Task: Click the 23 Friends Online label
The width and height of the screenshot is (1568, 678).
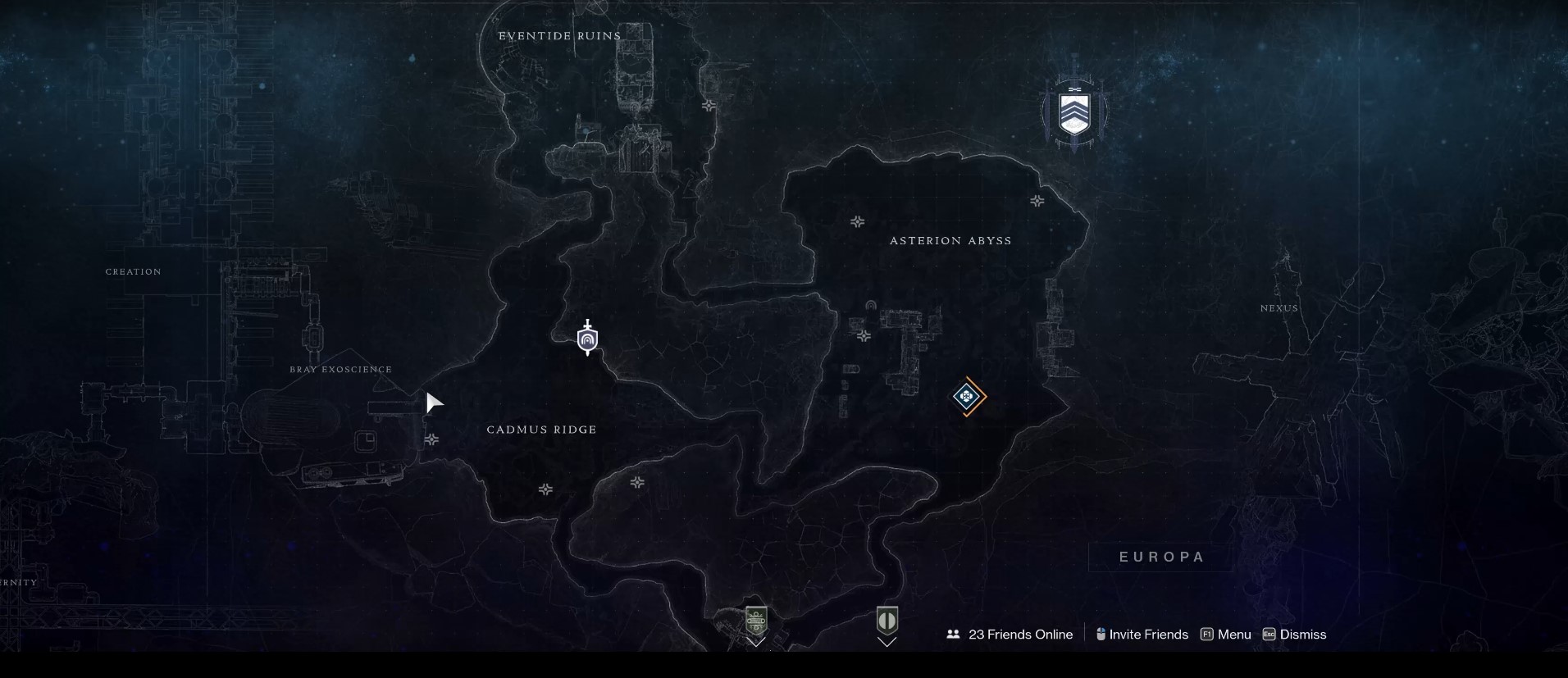Action: 1019,634
